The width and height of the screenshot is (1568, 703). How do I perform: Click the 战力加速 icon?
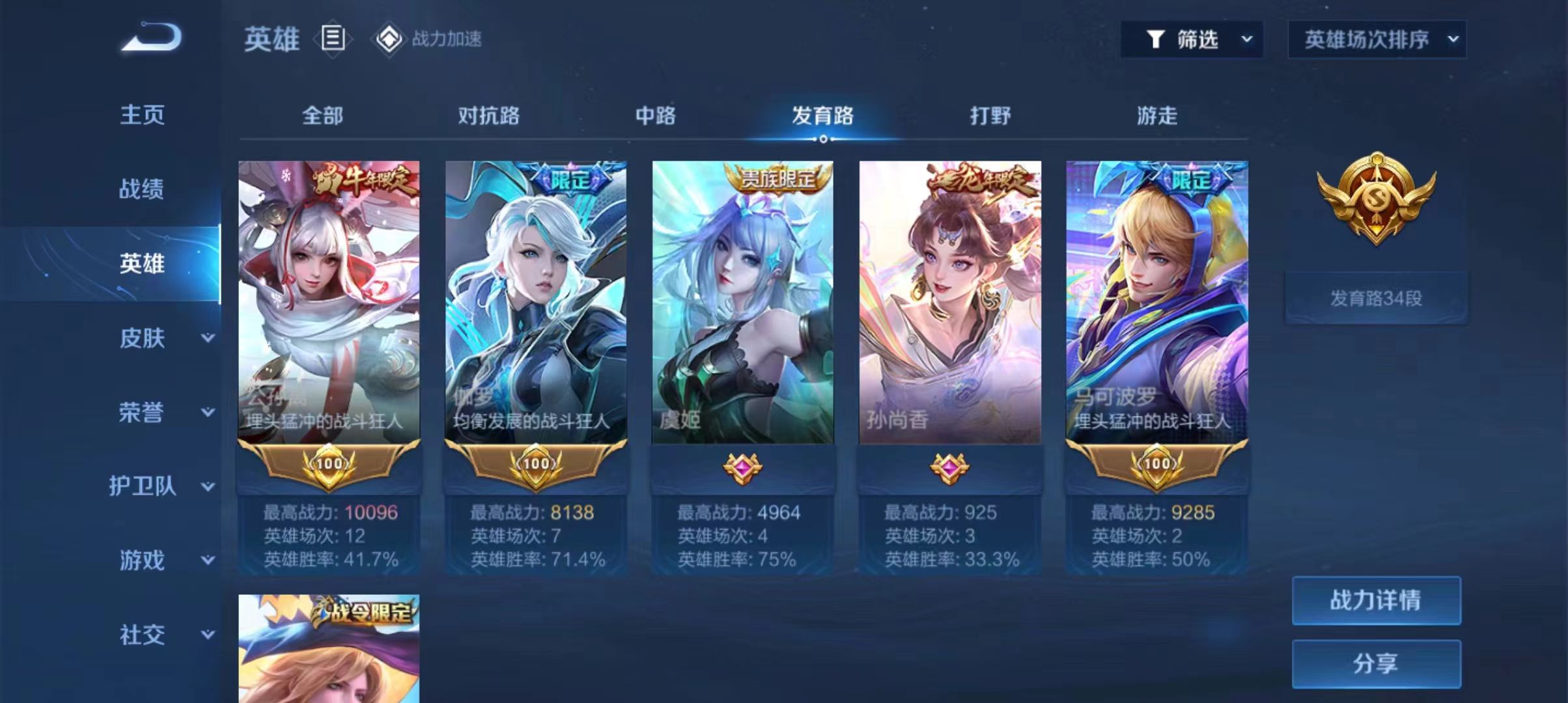pos(389,39)
